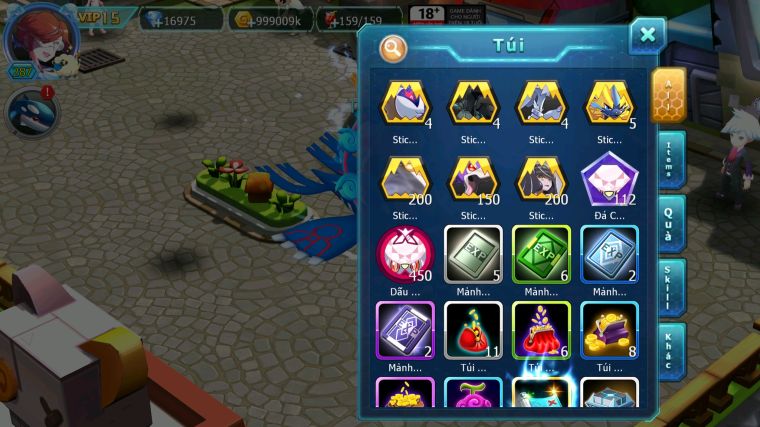Image resolution: width=760 pixels, height=427 pixels.
Task: Open the blue whale icon with red alert
Action: coord(31,112)
